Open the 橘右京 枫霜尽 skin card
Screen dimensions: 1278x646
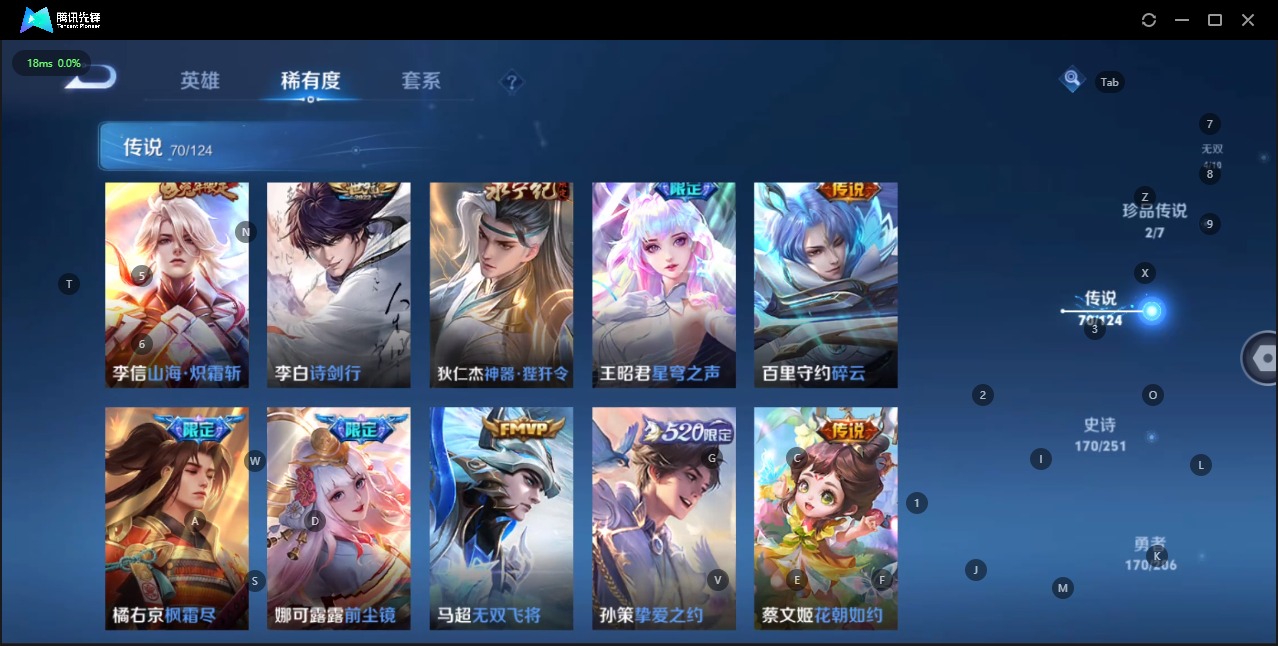(177, 518)
